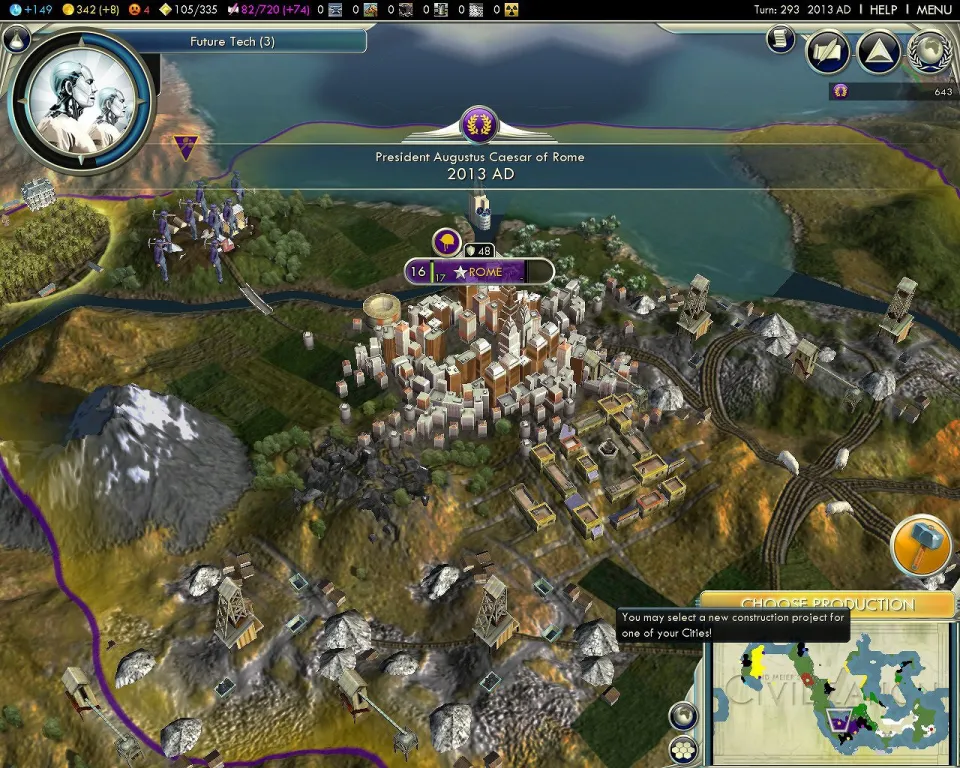Open the diplomacy globe with laurel wreath
Image resolution: width=960 pixels, height=768 pixels.
click(x=930, y=52)
